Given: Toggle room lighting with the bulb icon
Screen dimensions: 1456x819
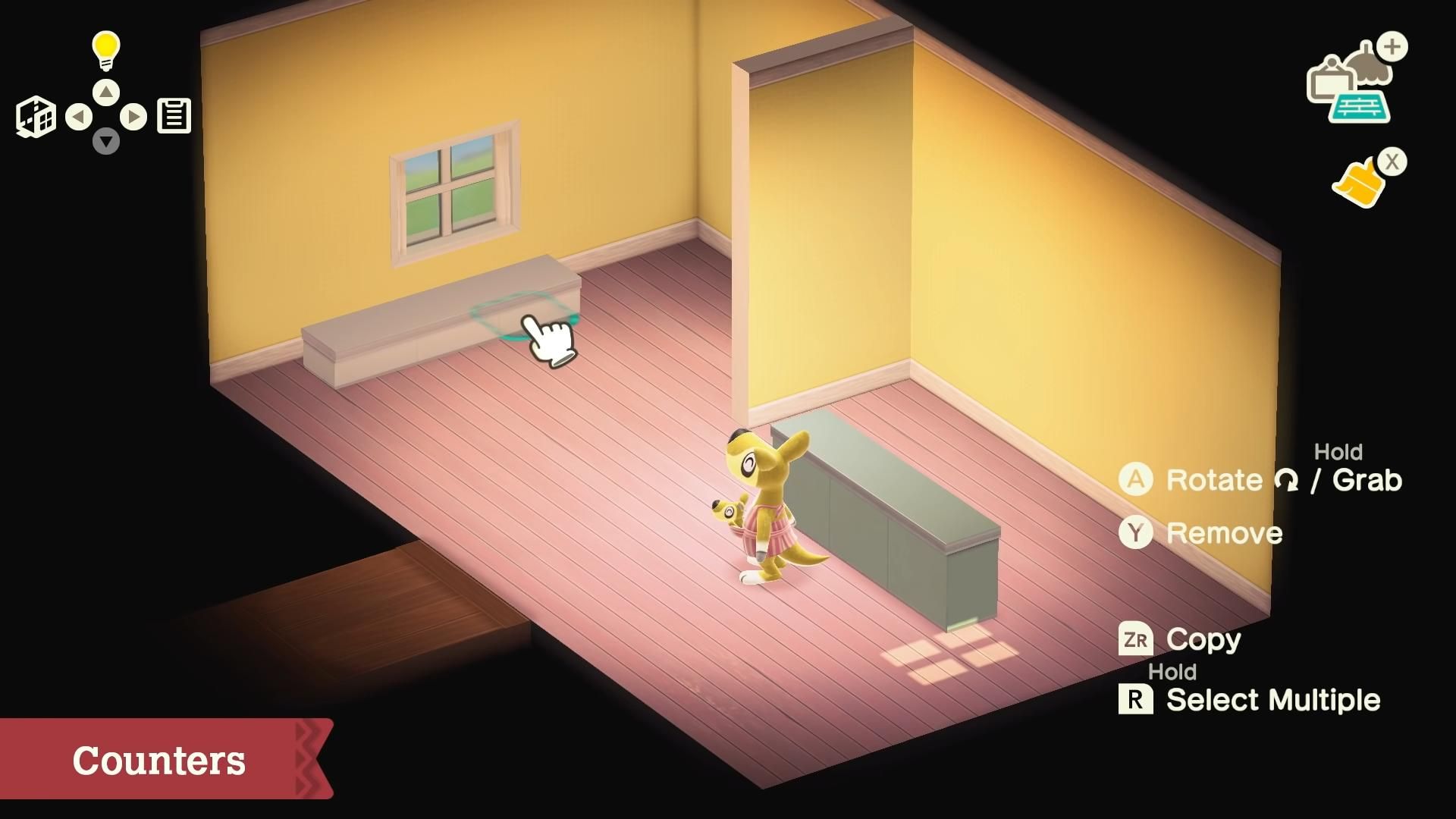Looking at the screenshot, I should [x=105, y=47].
